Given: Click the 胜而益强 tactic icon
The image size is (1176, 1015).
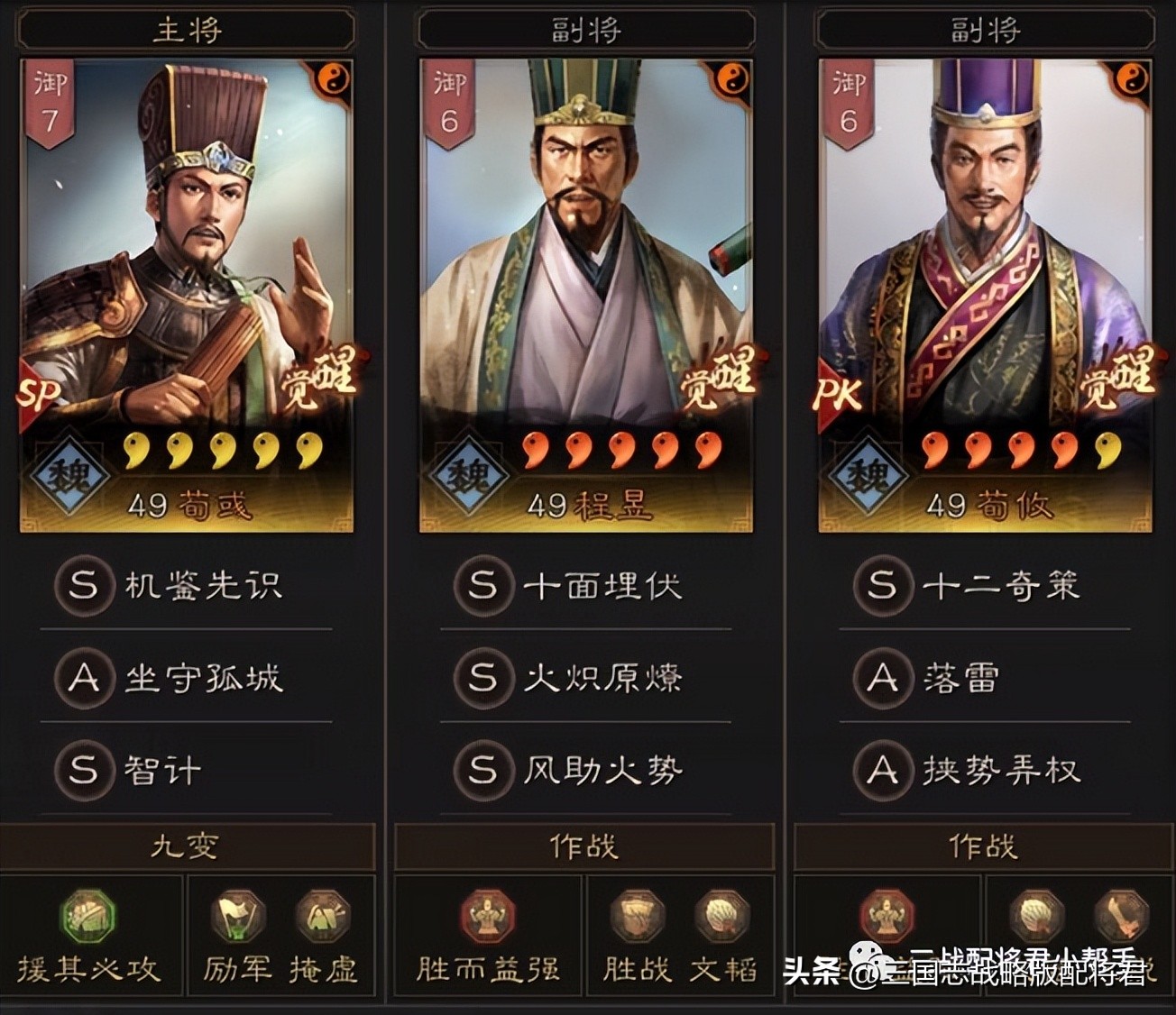Looking at the screenshot, I should coord(485,915).
